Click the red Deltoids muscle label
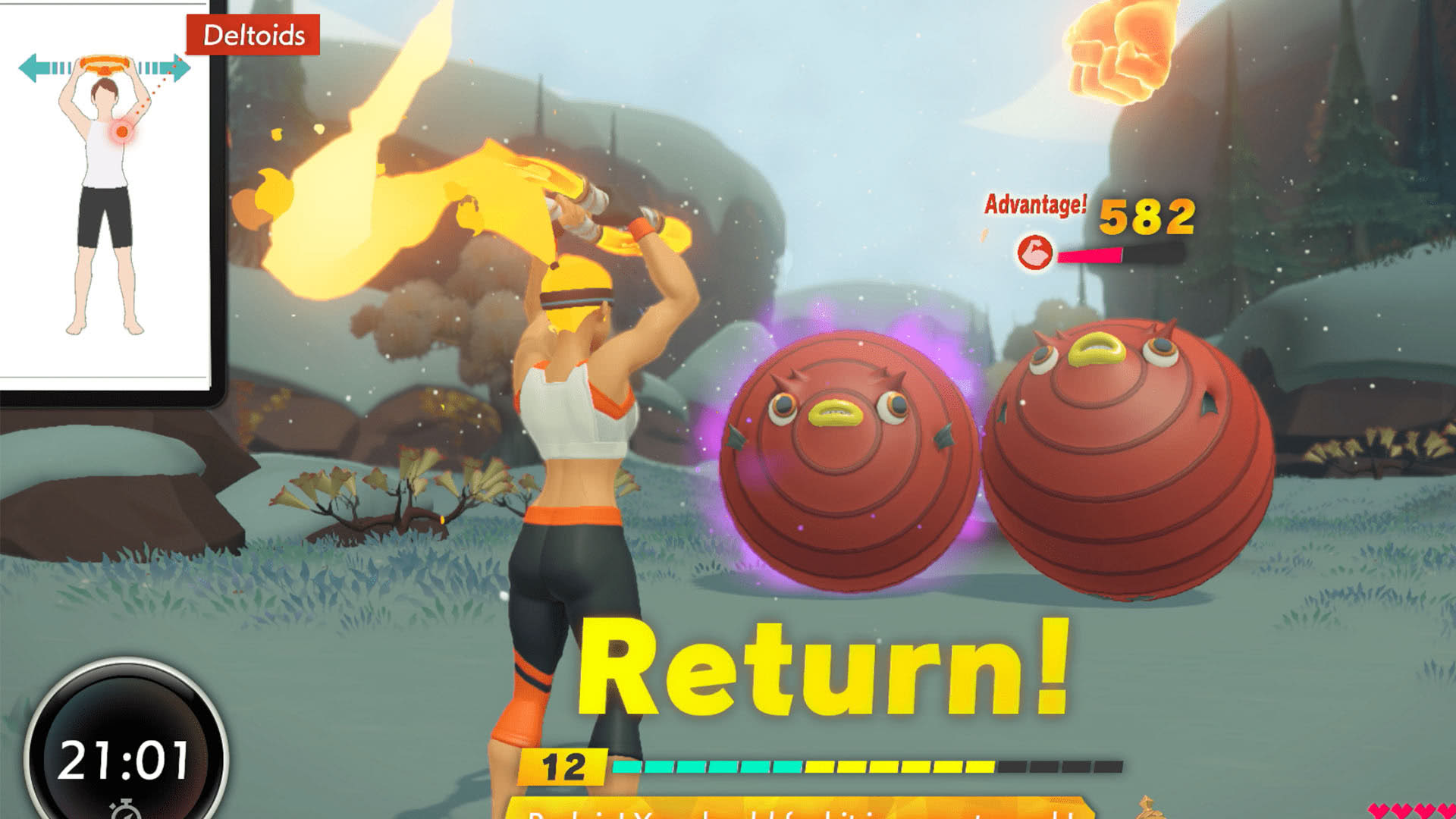The width and height of the screenshot is (1456, 819). point(253,35)
